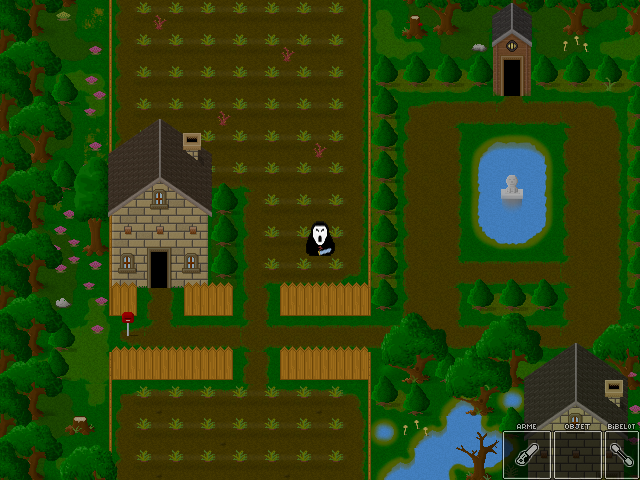Image resolution: width=640 pixels, height=480 pixels.
Task: Click the empty OBJET slot
Action: pos(577,455)
